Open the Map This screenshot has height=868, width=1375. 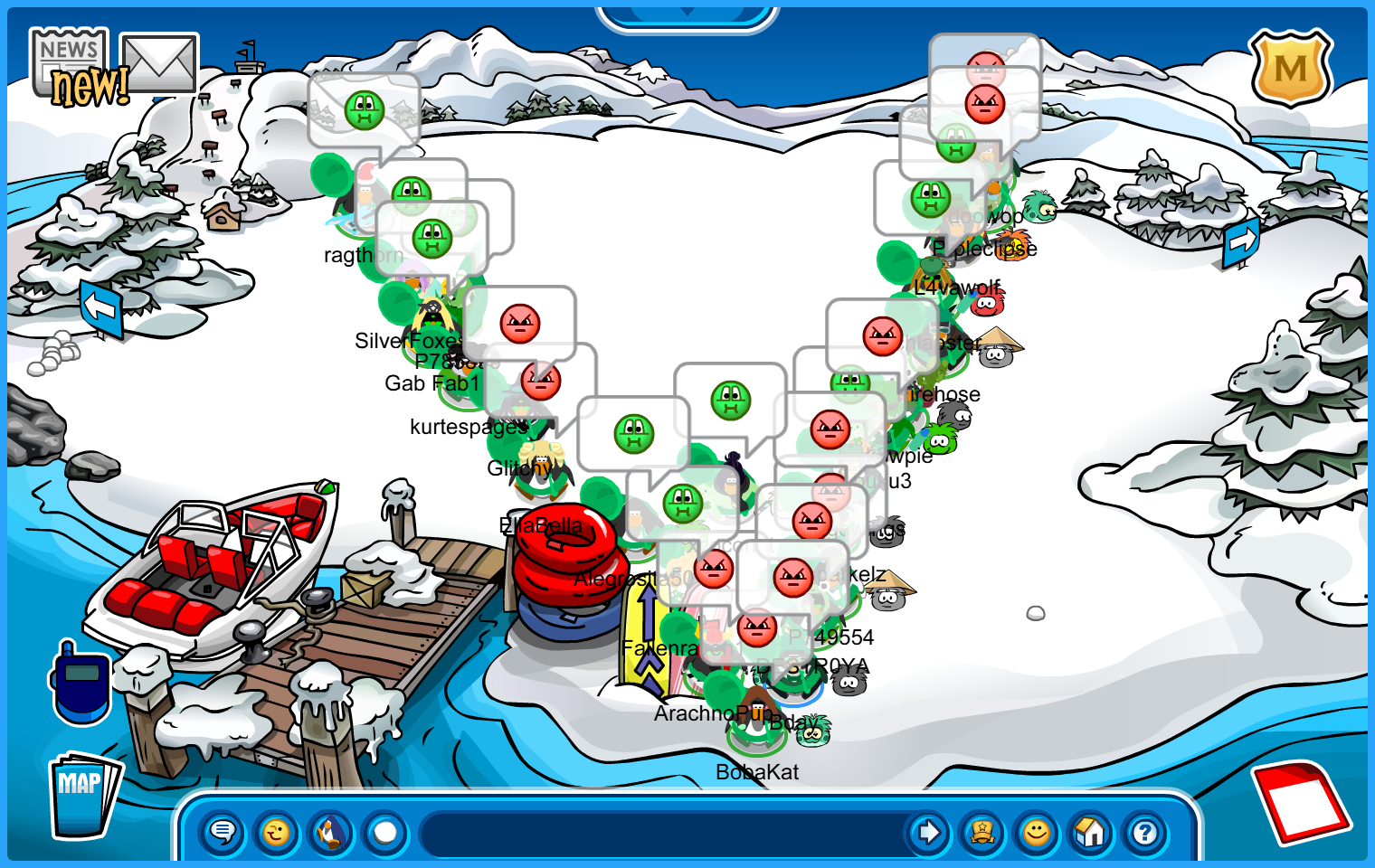click(x=83, y=796)
